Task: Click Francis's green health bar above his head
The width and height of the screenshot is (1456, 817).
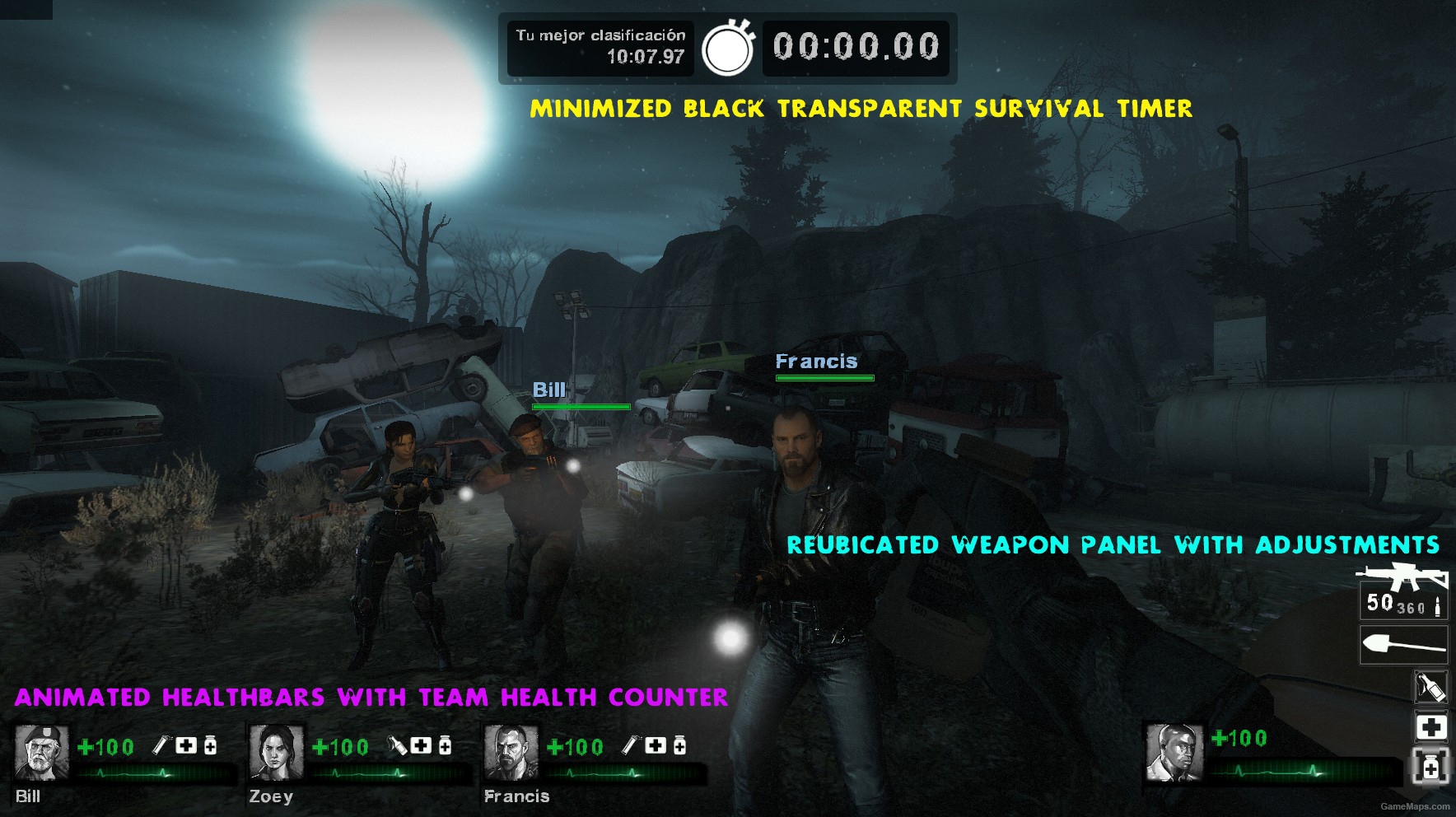Action: (824, 377)
